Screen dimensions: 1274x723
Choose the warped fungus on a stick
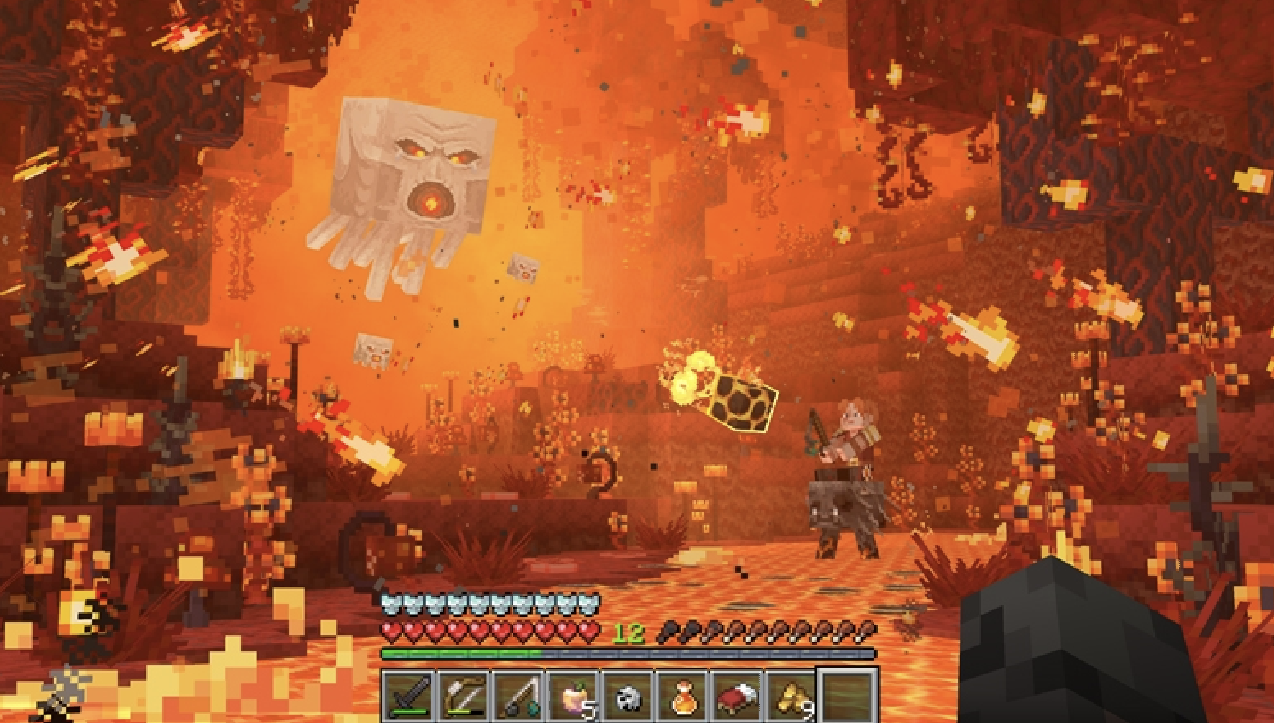click(x=518, y=695)
